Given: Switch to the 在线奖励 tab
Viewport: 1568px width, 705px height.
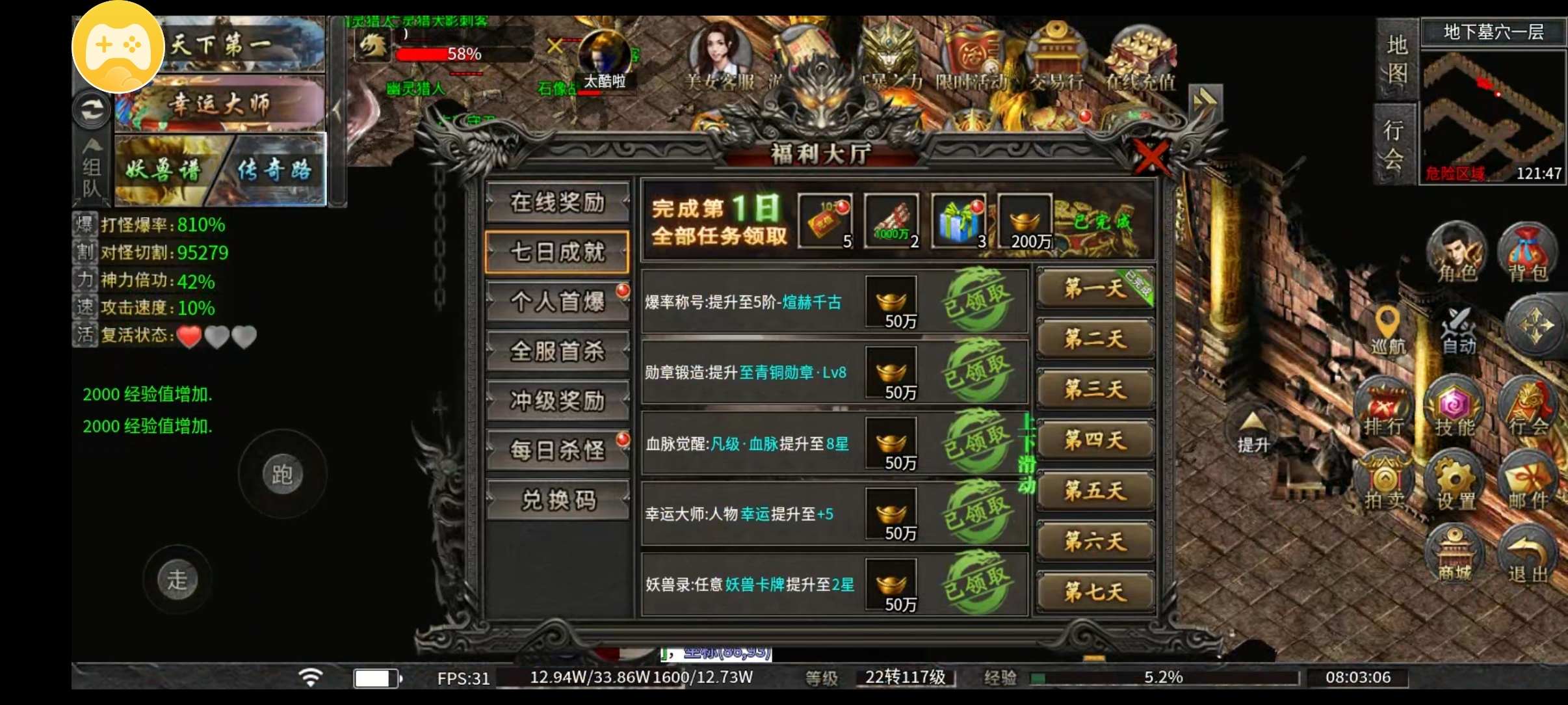Looking at the screenshot, I should [557, 203].
